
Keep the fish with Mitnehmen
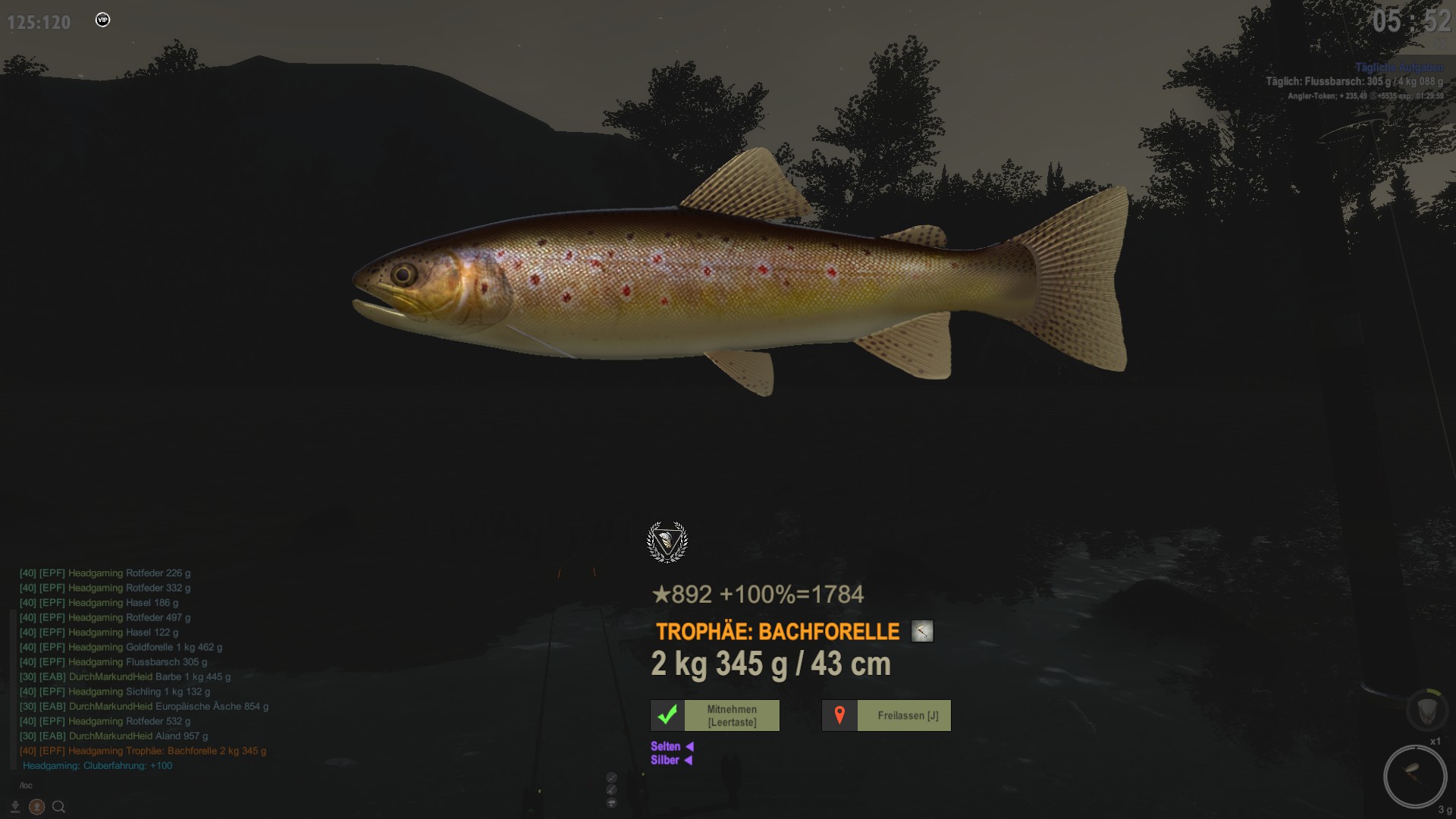715,716
